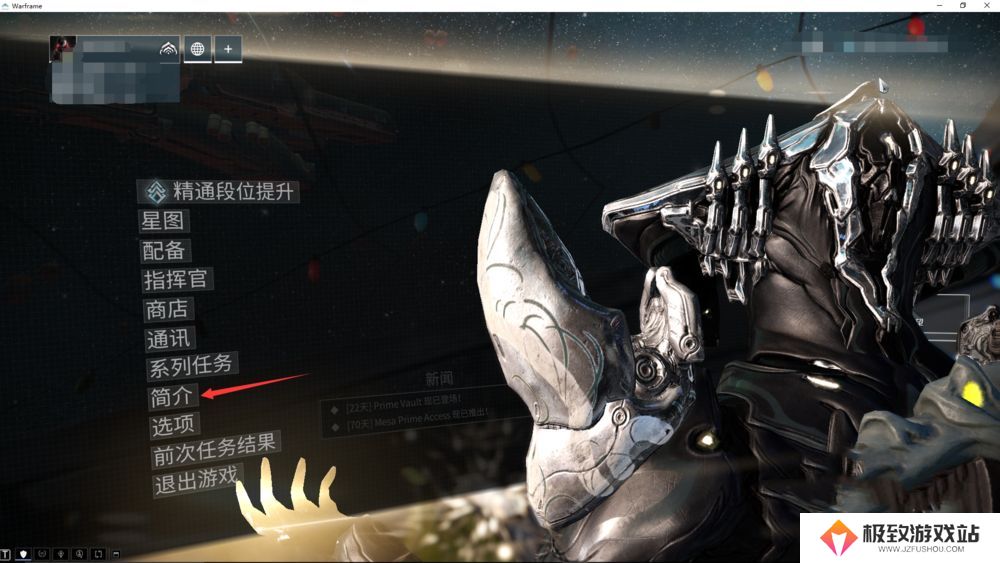Open the Mesa Prime Access news item
The image size is (1000, 563).
coord(408,426)
